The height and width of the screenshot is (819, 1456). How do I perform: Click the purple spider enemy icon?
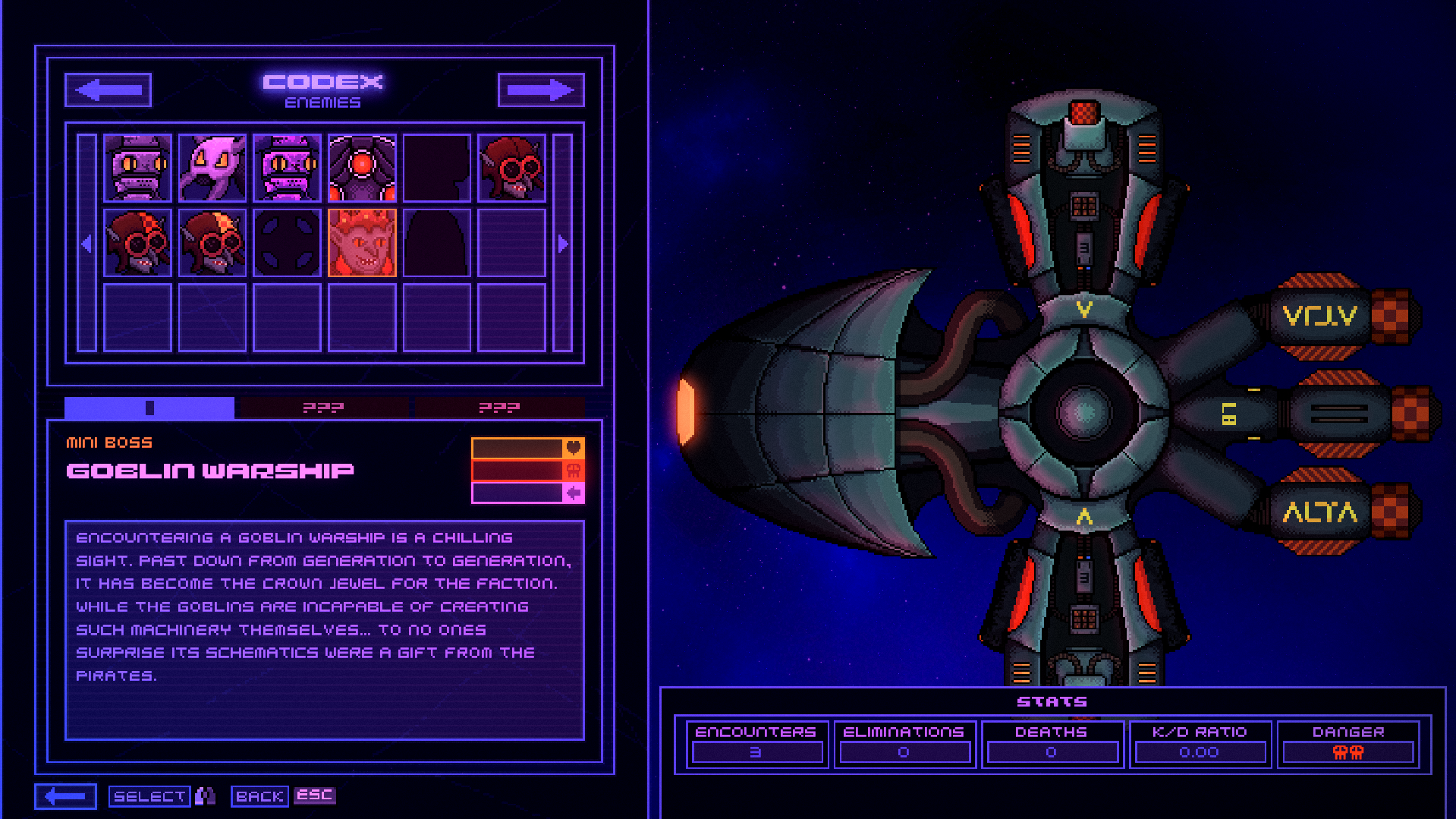tap(212, 167)
